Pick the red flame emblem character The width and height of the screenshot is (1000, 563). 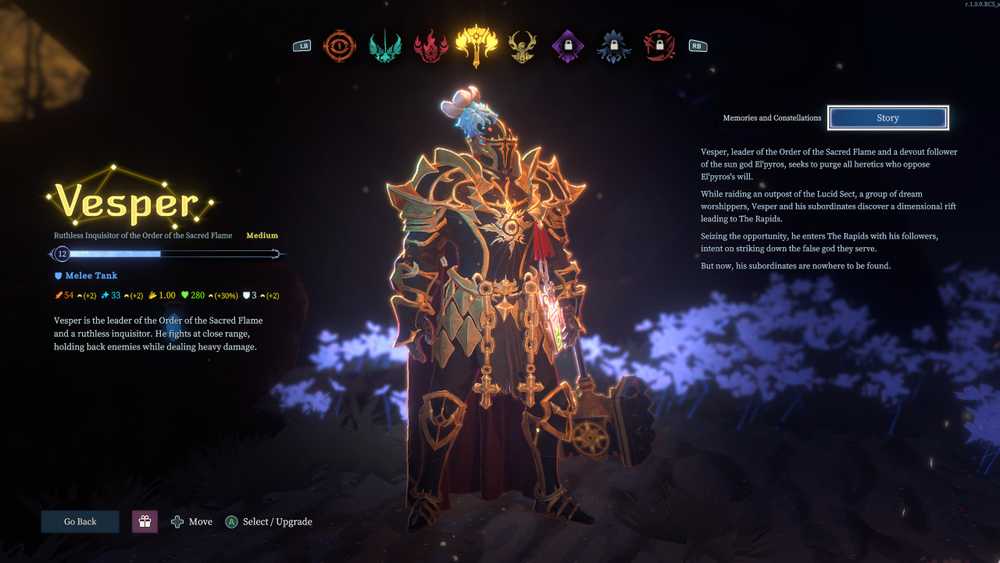[x=431, y=45]
